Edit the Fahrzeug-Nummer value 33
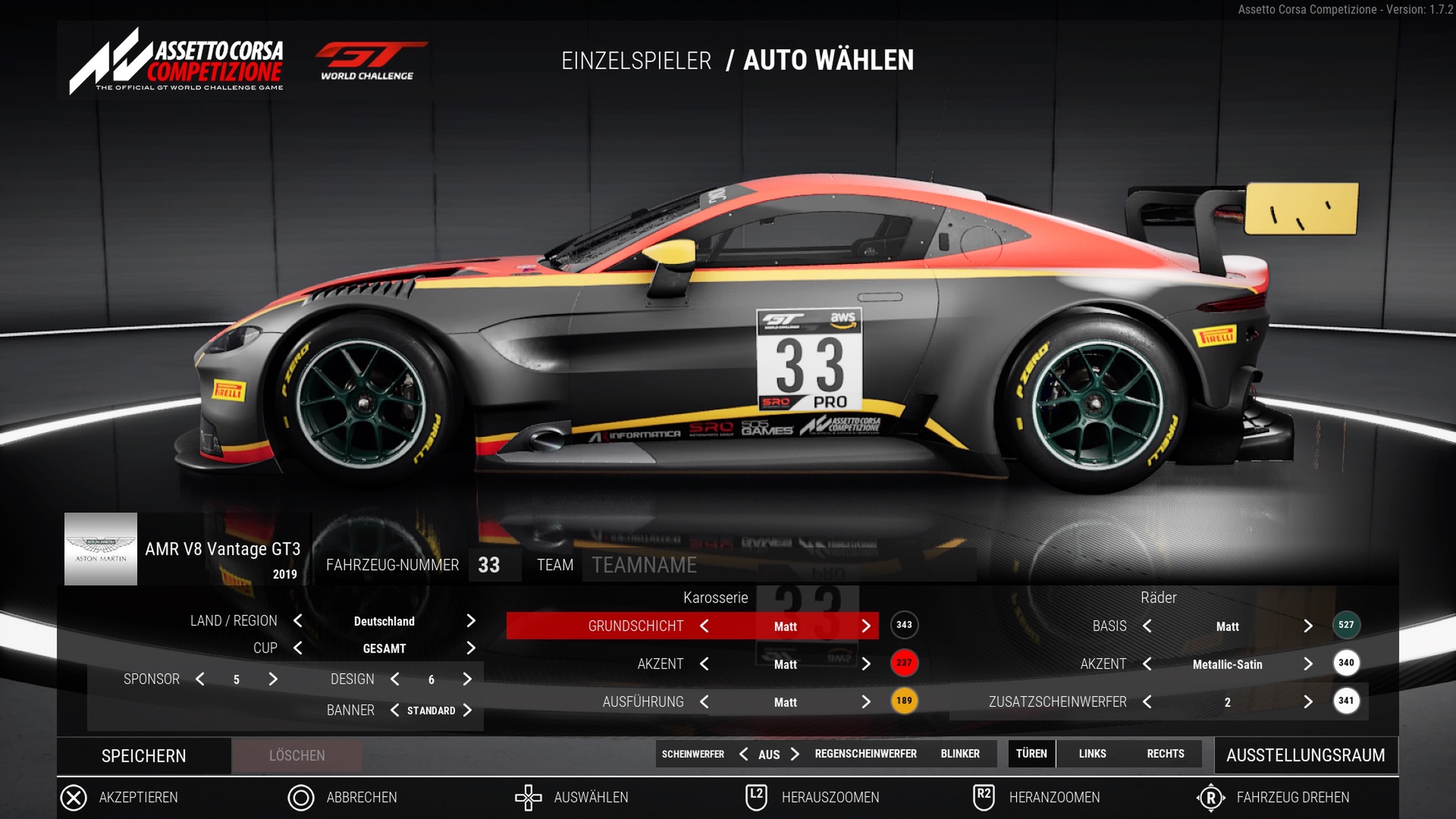This screenshot has height=819, width=1456. click(x=489, y=565)
